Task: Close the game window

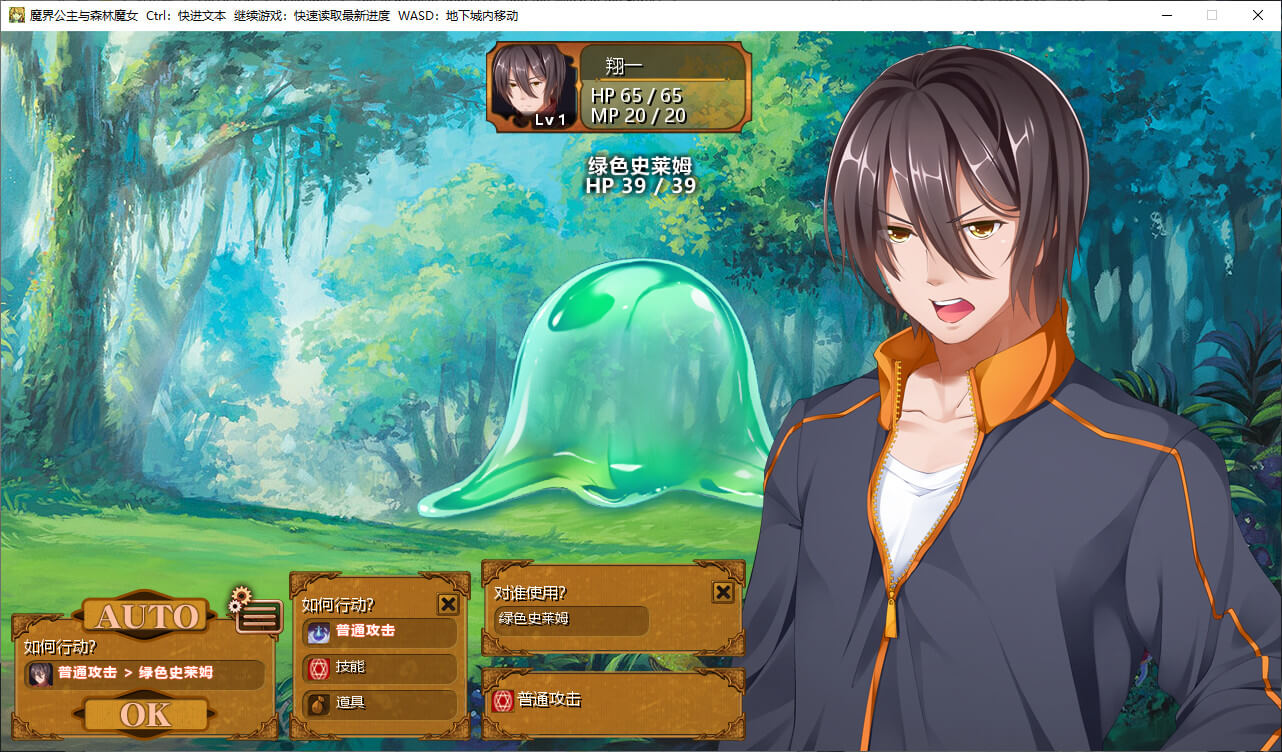Action: tap(1258, 15)
